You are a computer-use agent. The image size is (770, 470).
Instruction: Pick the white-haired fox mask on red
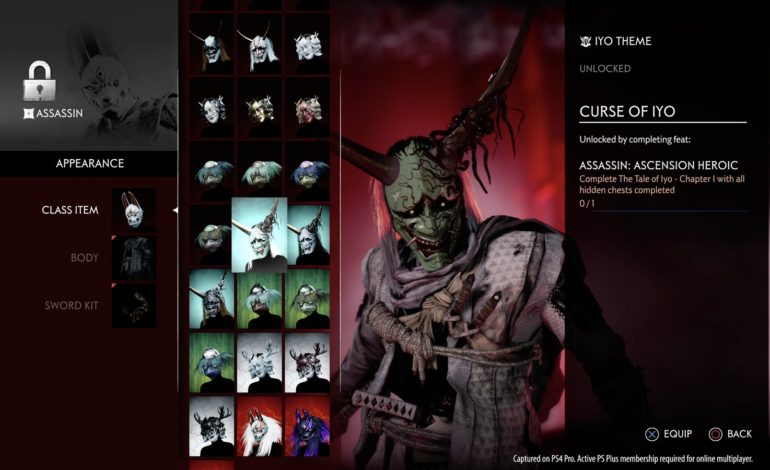pyautogui.click(x=259, y=425)
